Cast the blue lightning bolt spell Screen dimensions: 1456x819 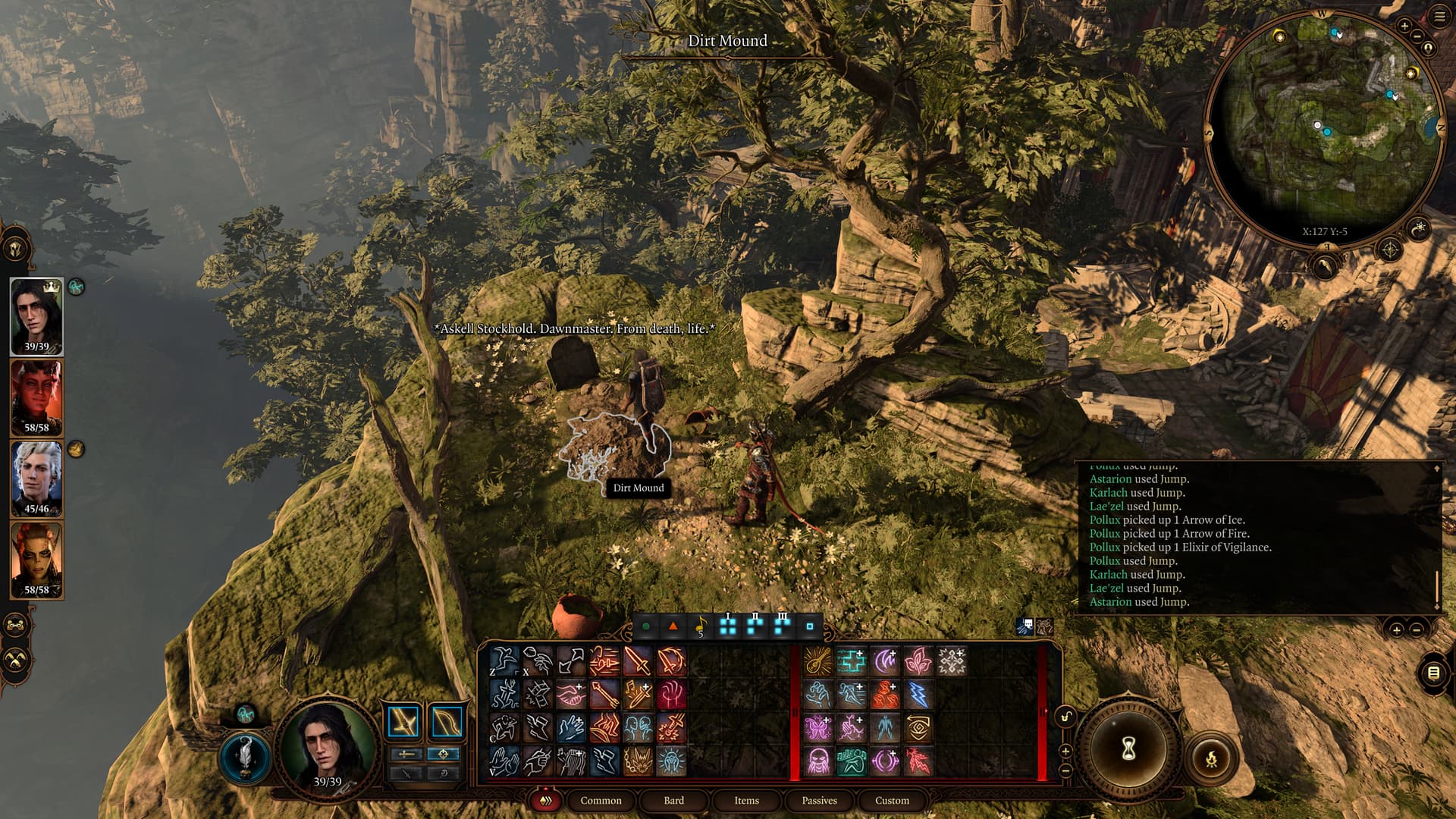pos(918,694)
